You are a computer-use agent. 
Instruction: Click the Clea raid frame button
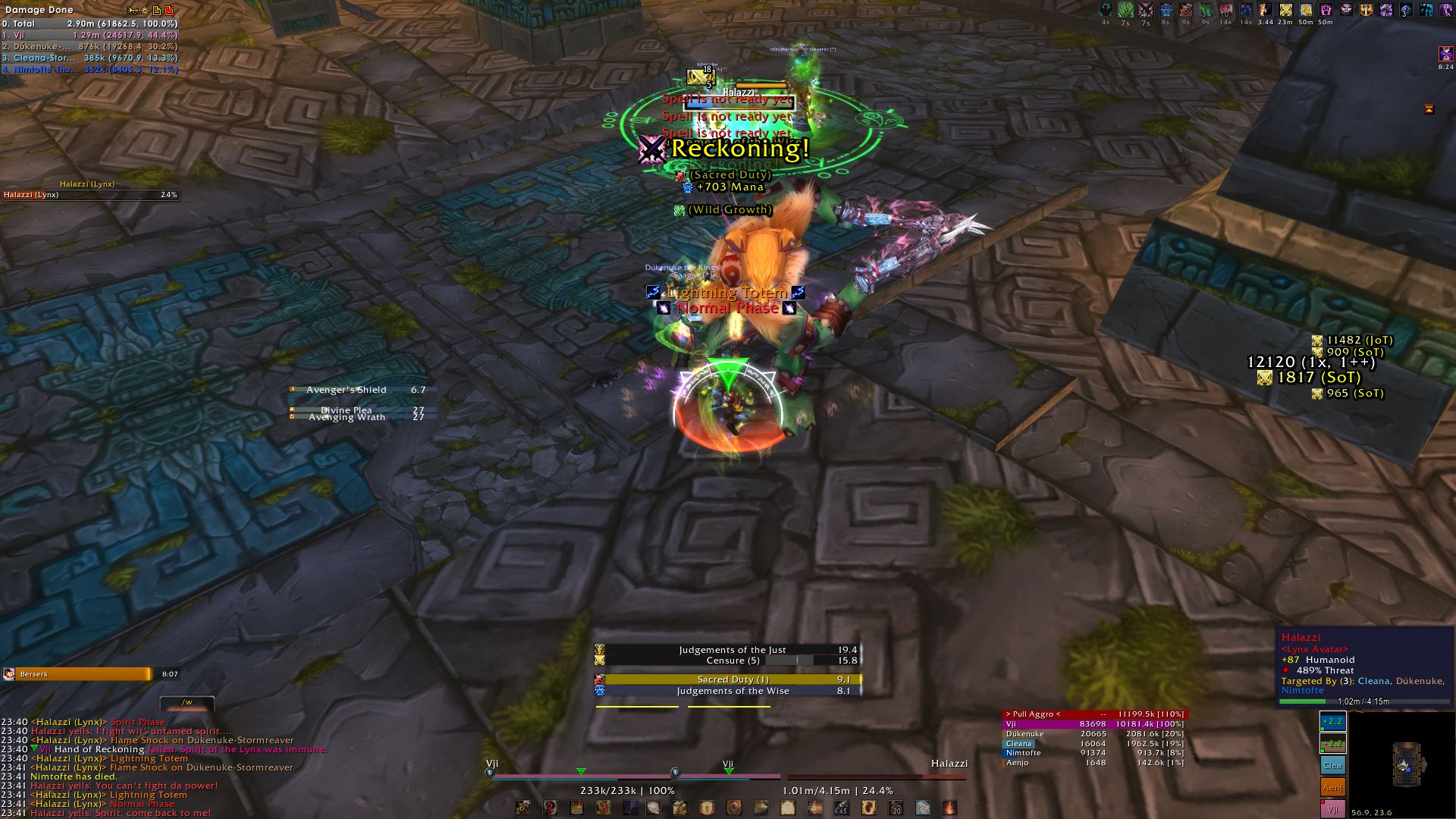click(1332, 765)
